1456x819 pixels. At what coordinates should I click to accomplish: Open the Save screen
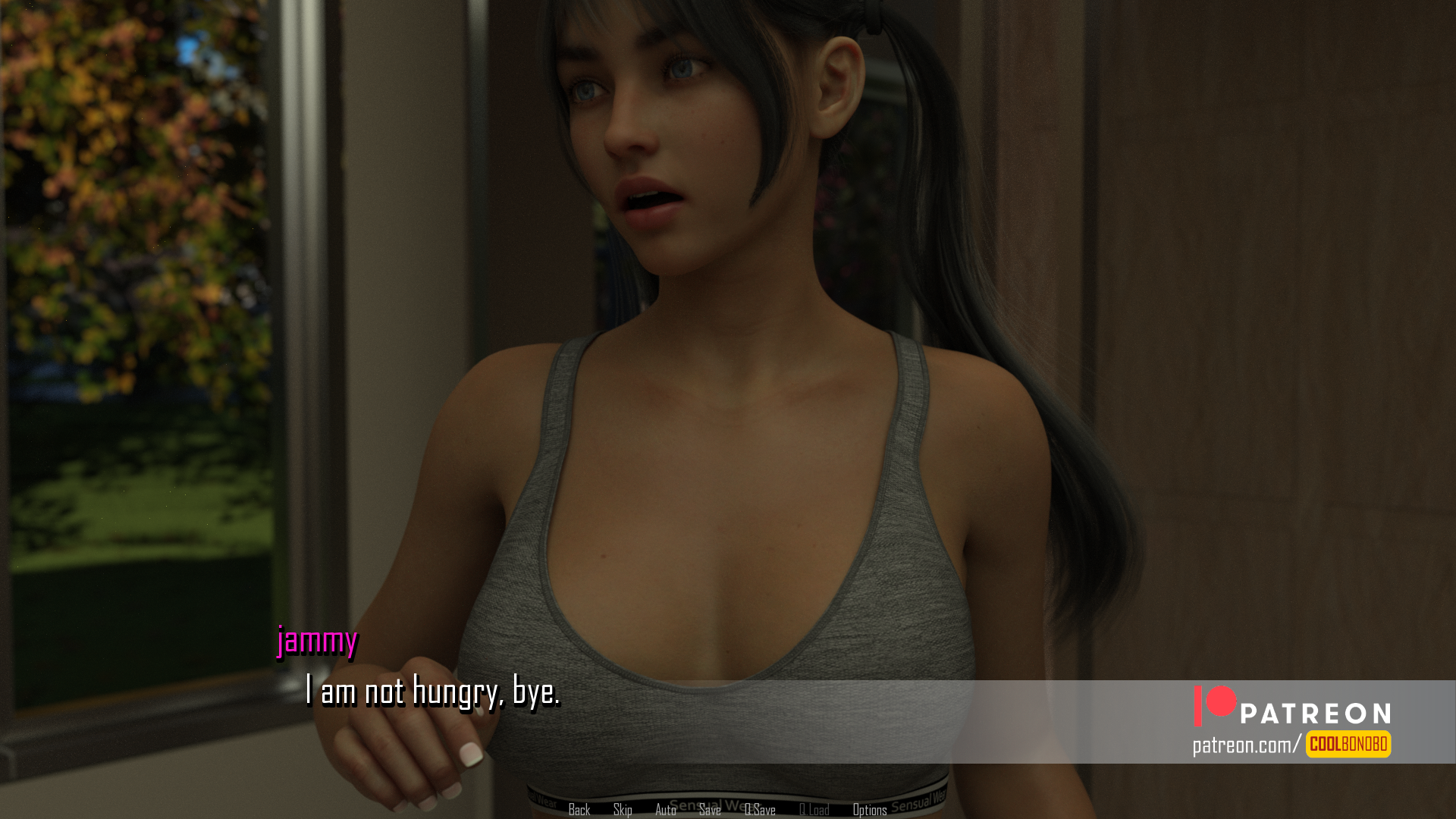click(710, 810)
